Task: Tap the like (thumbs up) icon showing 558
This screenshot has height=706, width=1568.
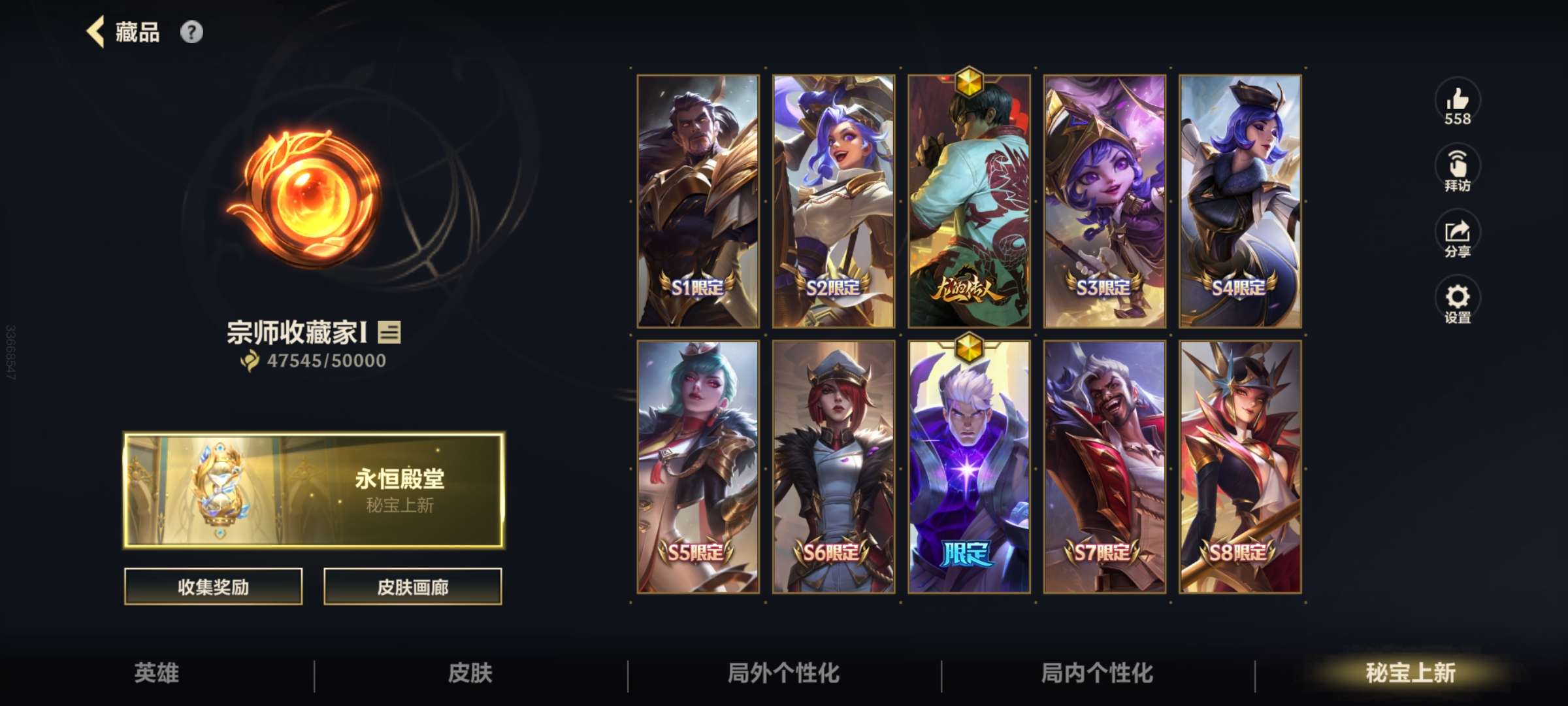Action: 1460,105
